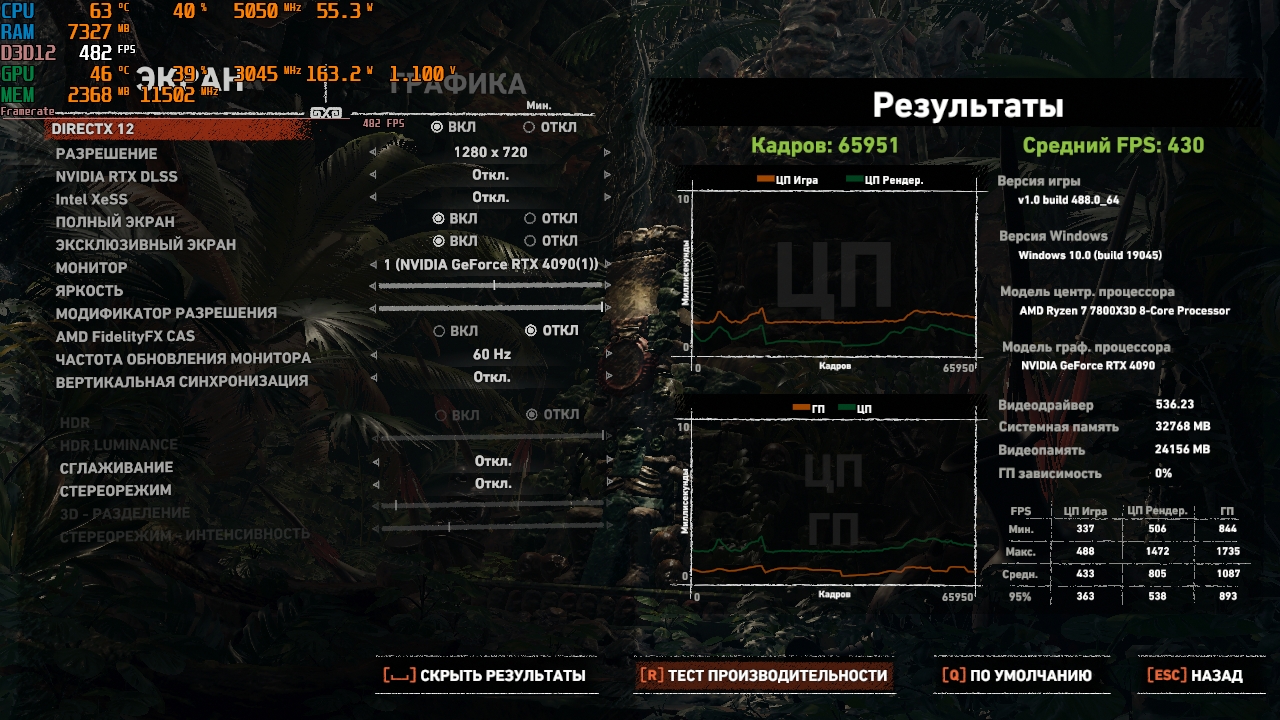Change СГЛАЖИВАНИЕ setting with right arrow
The height and width of the screenshot is (720, 1280).
tap(607, 462)
